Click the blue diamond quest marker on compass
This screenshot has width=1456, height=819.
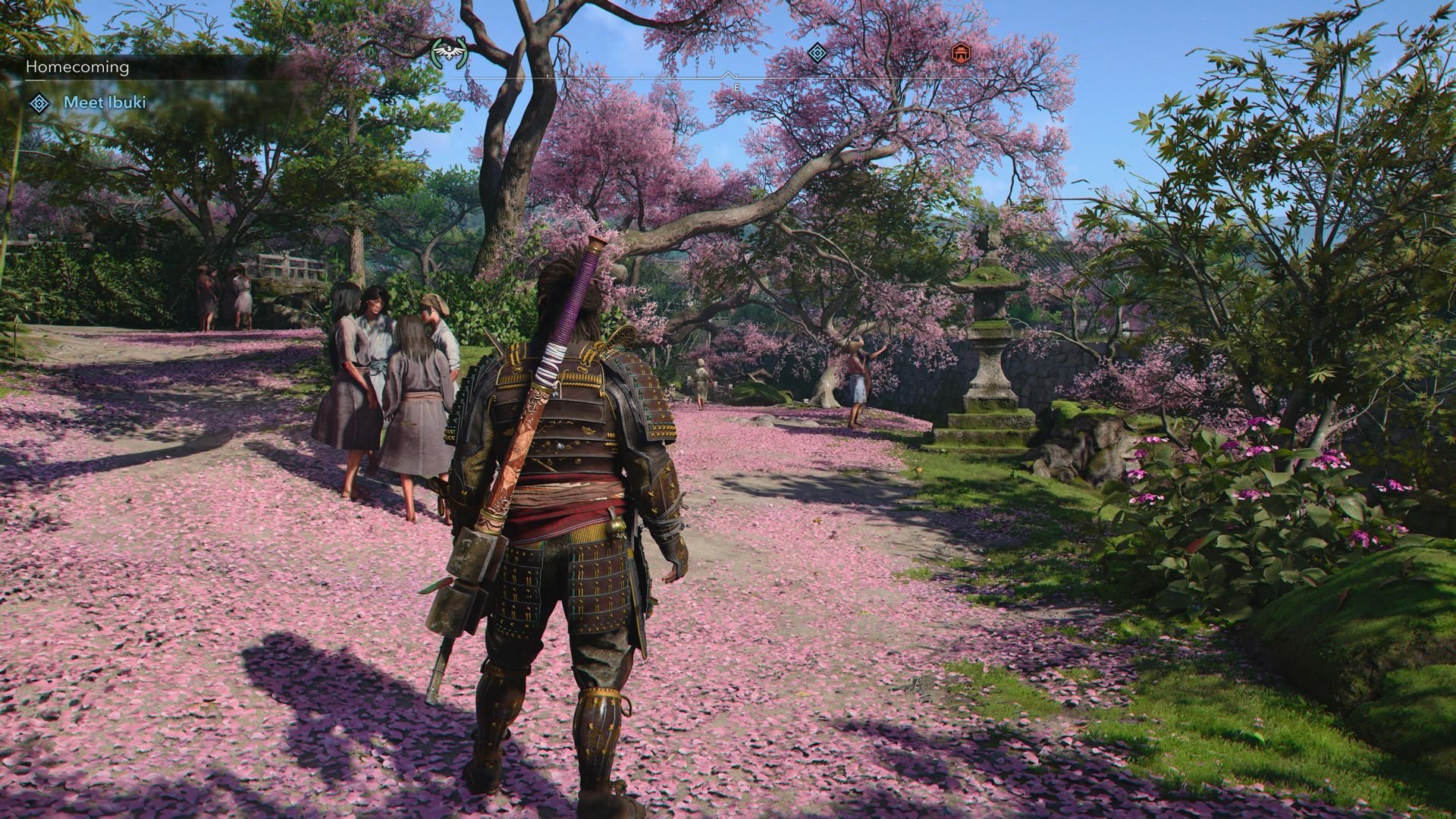817,53
